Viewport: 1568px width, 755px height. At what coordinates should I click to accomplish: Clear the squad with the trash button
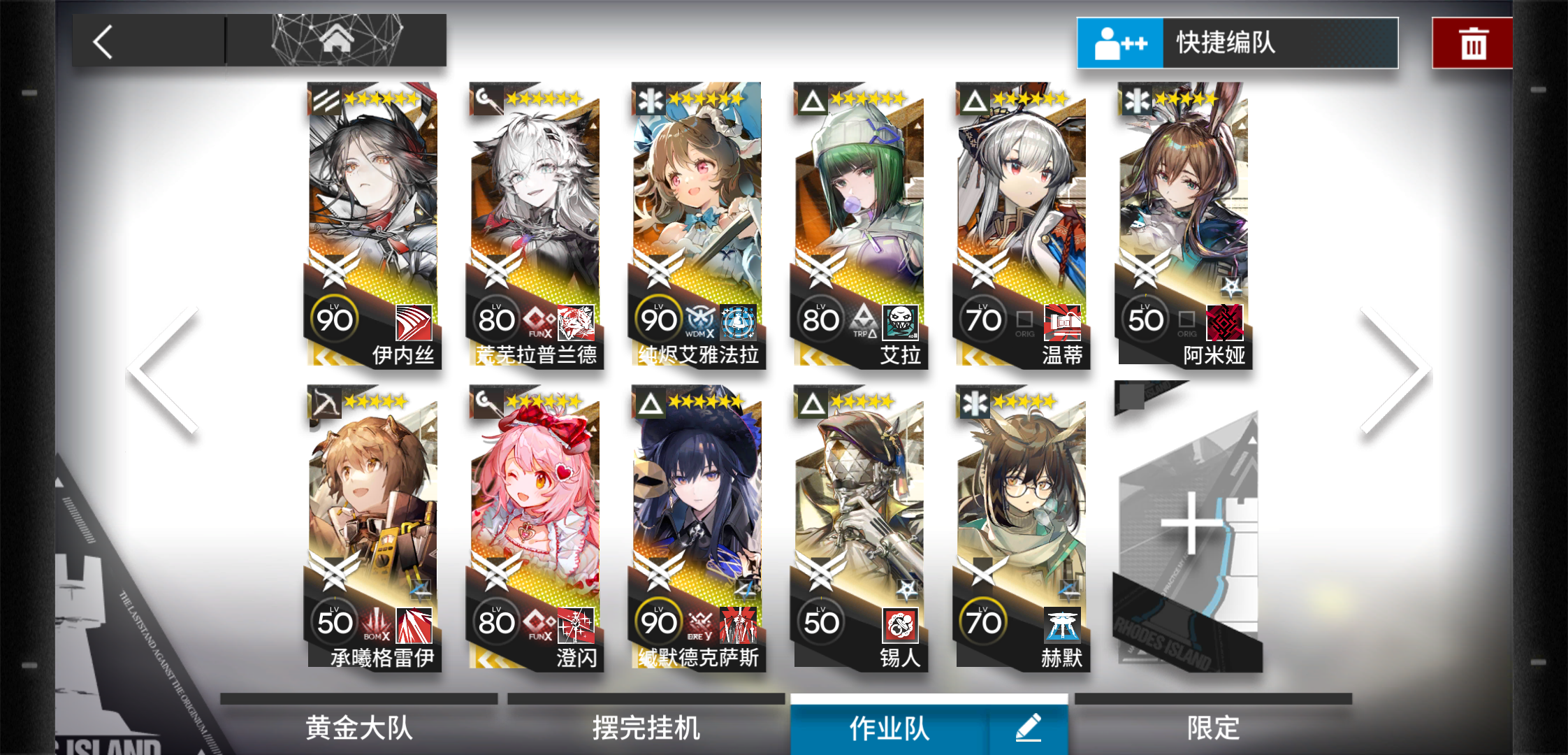click(1472, 43)
